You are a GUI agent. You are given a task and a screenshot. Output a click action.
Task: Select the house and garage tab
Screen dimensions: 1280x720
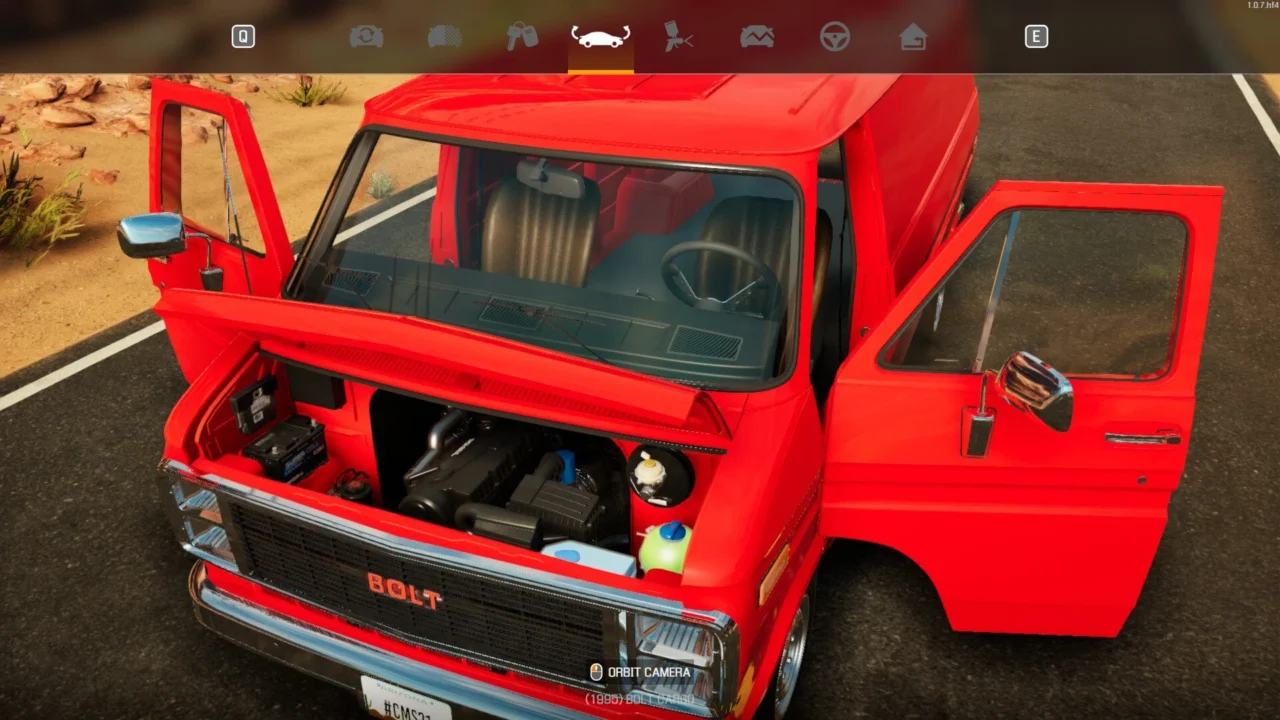(x=913, y=37)
